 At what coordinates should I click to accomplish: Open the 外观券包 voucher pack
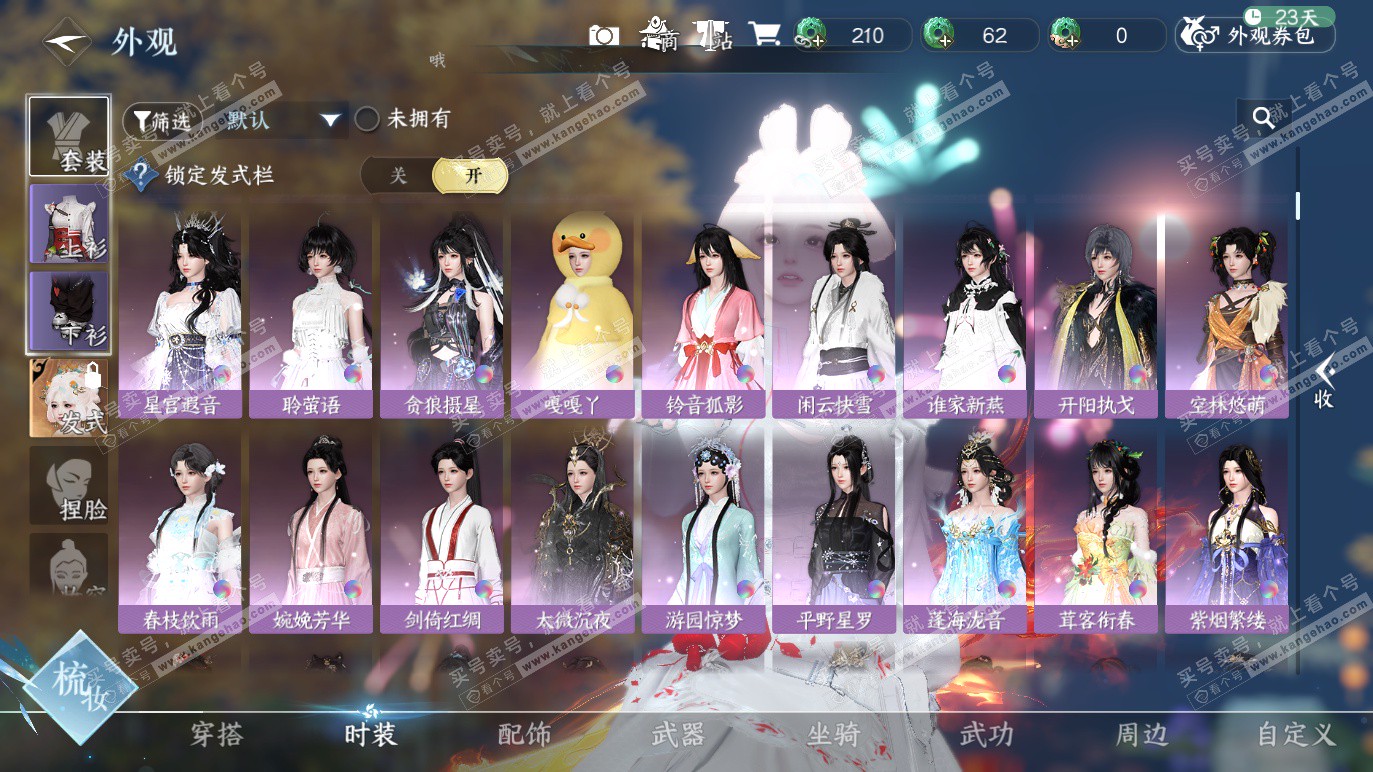click(x=1256, y=36)
